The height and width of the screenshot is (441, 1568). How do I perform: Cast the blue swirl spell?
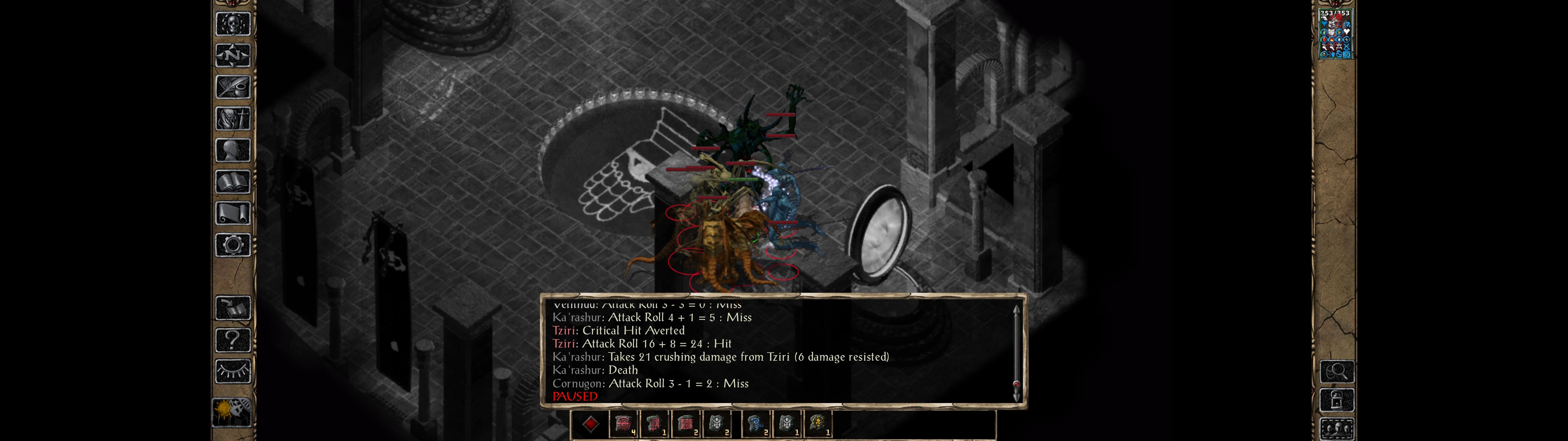point(756,424)
